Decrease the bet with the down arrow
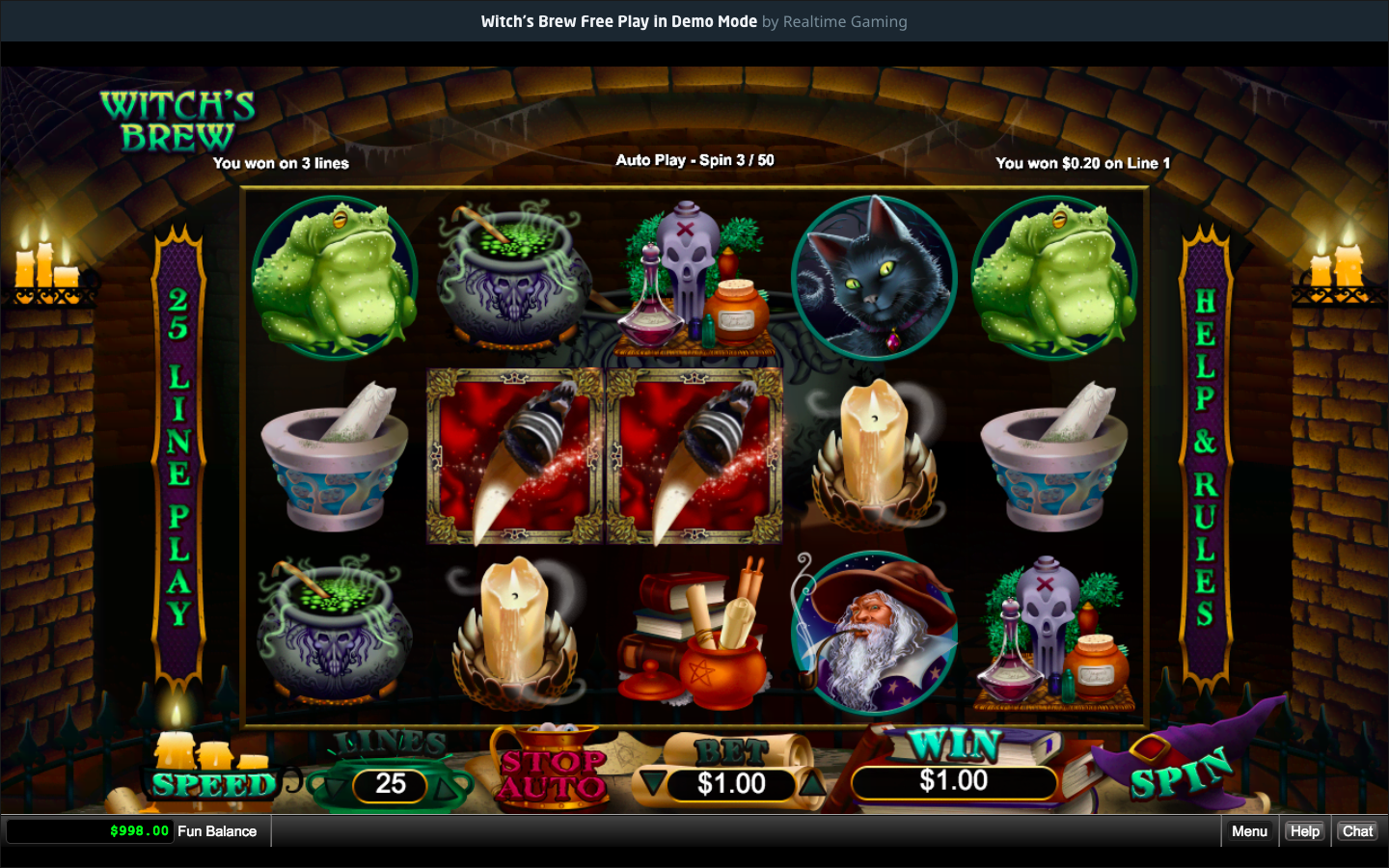 click(653, 783)
